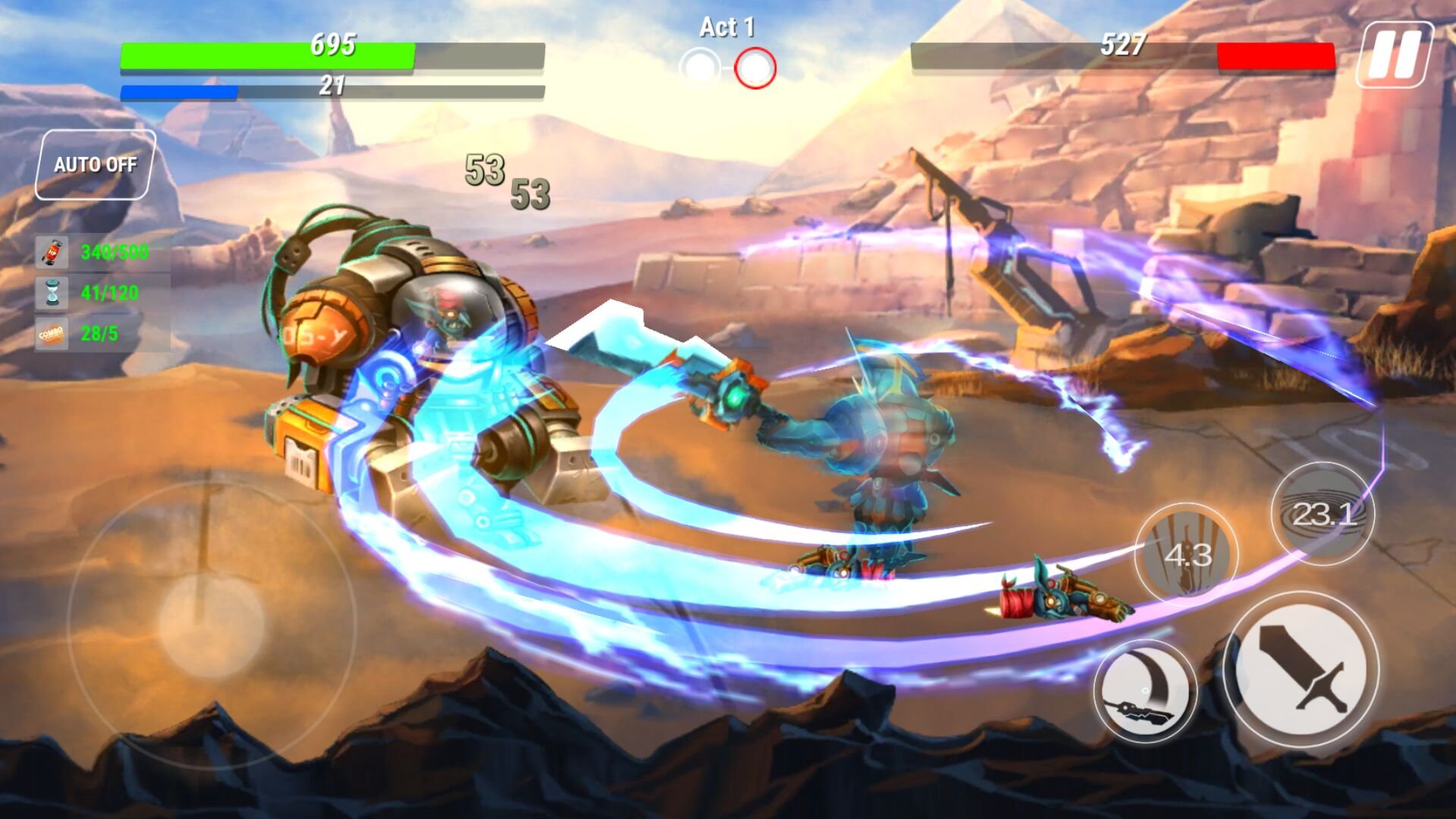1456x819 pixels.
Task: Tap the main sword attack button
Action: 1301,670
